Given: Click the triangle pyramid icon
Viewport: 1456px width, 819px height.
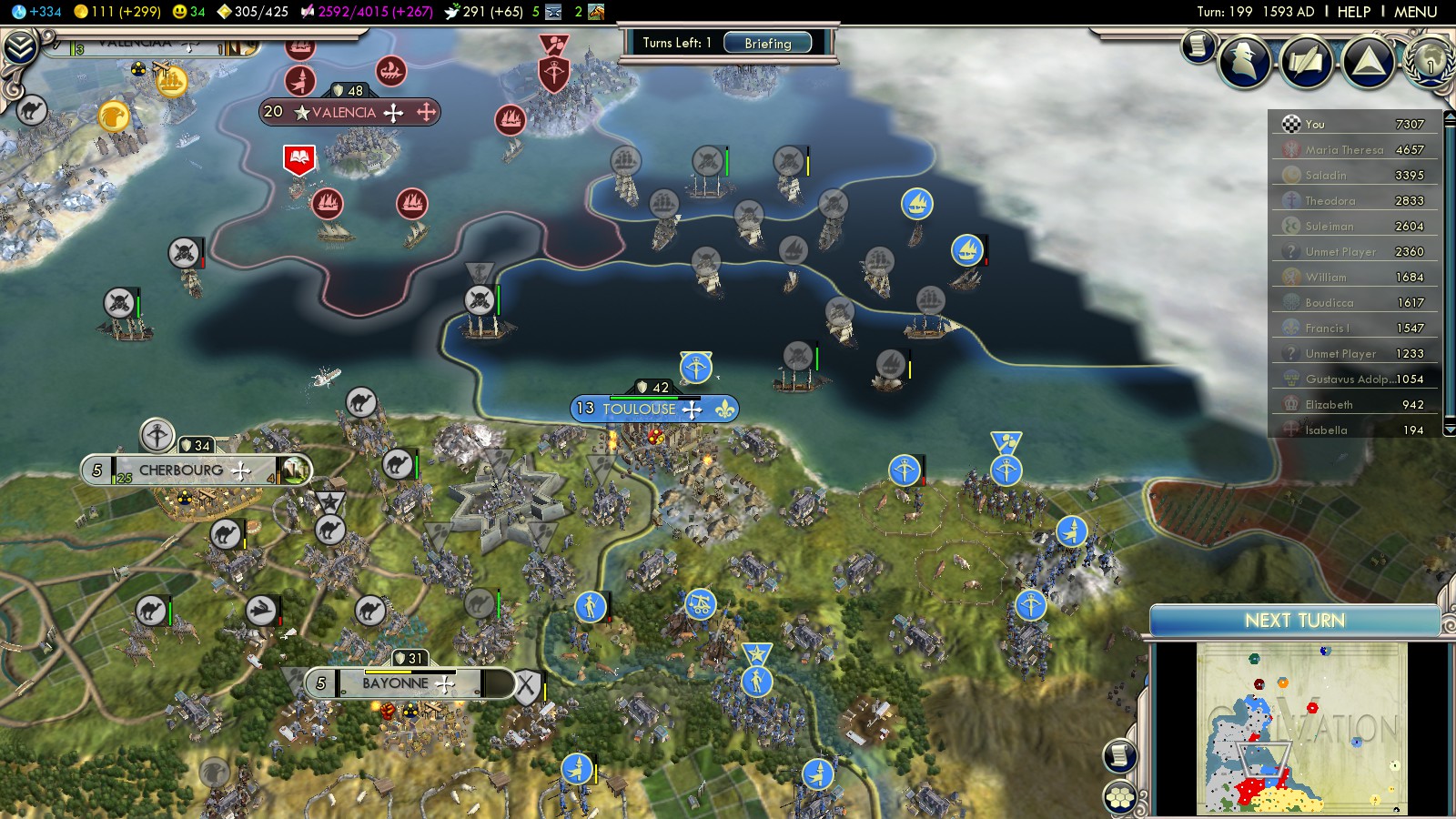Looking at the screenshot, I should pos(1368,62).
